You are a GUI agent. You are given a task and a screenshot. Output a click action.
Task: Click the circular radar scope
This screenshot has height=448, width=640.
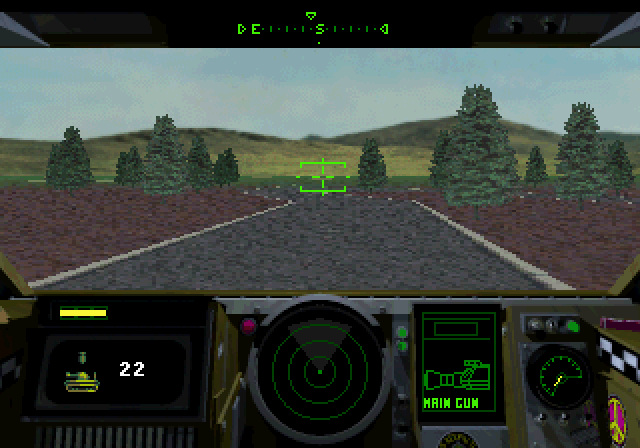point(319,370)
